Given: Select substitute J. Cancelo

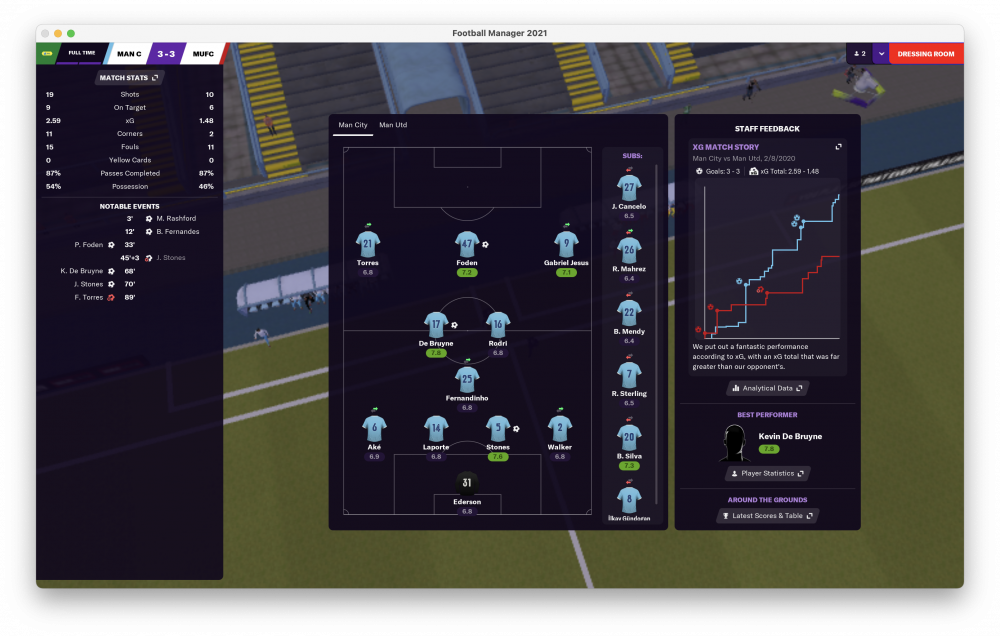Looking at the screenshot, I should coord(629,188).
